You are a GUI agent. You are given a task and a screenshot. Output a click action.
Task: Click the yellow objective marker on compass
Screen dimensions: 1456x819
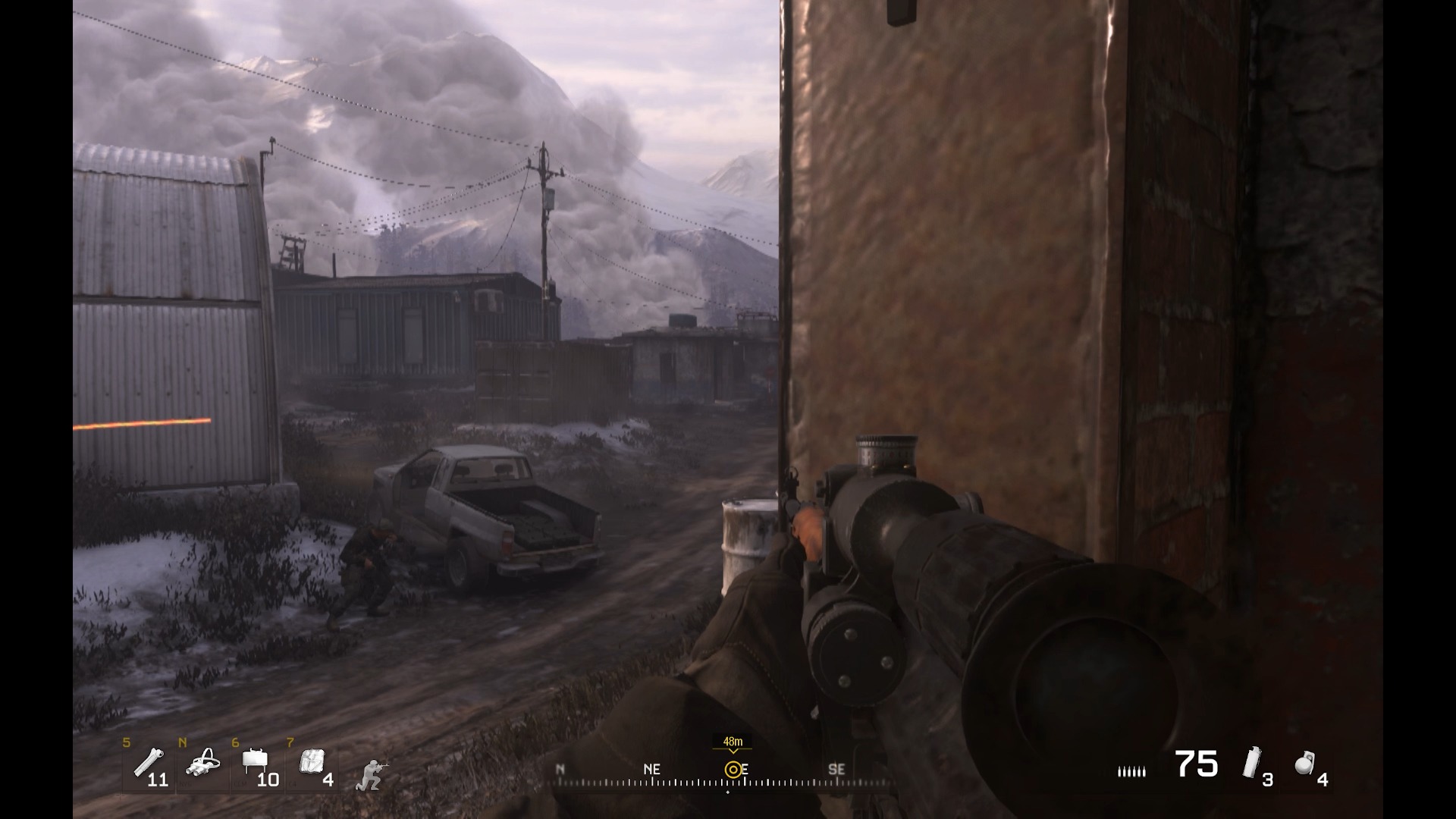point(733,770)
